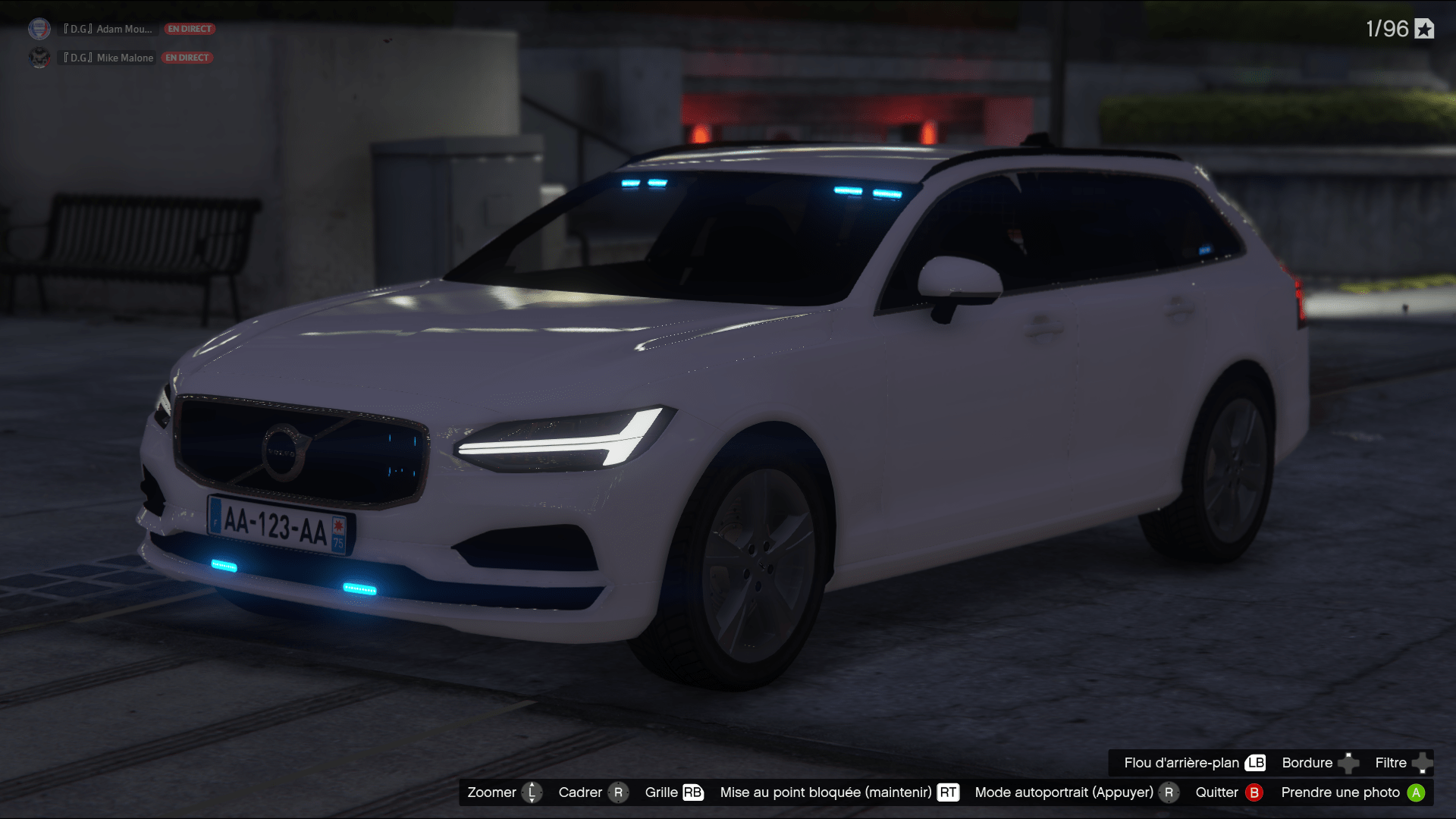Click Adam Mou's avatar icon
Viewport: 1456px width, 819px height.
pyautogui.click(x=38, y=29)
